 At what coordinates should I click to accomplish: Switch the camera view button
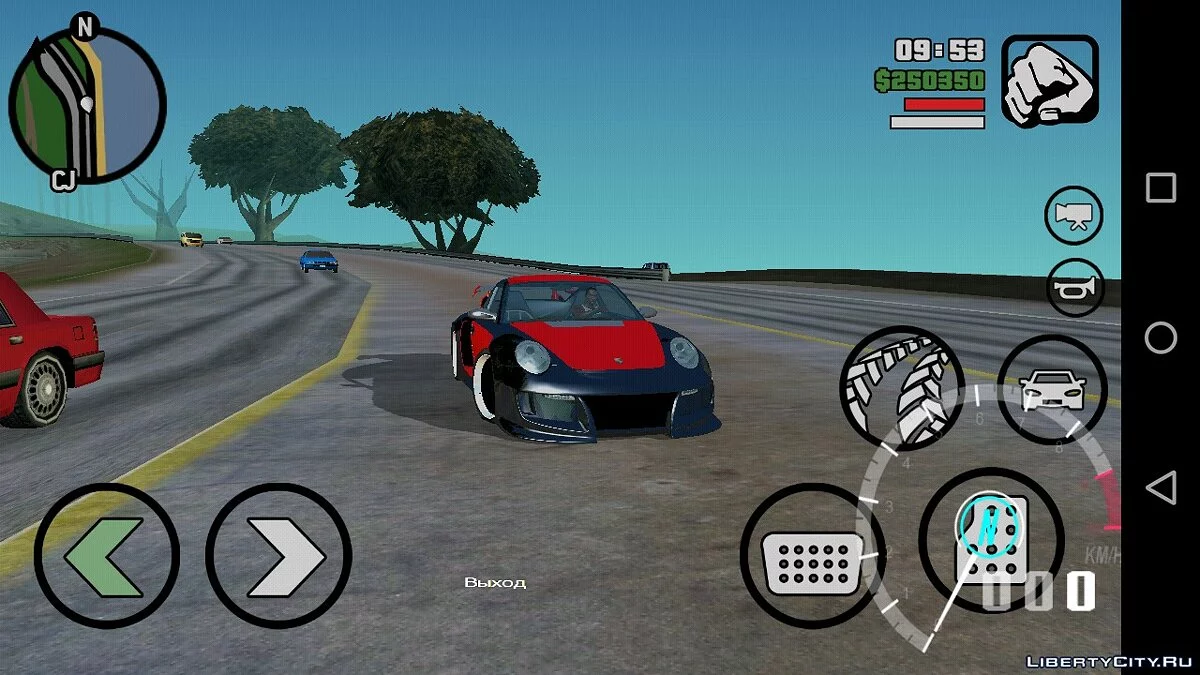1073,215
